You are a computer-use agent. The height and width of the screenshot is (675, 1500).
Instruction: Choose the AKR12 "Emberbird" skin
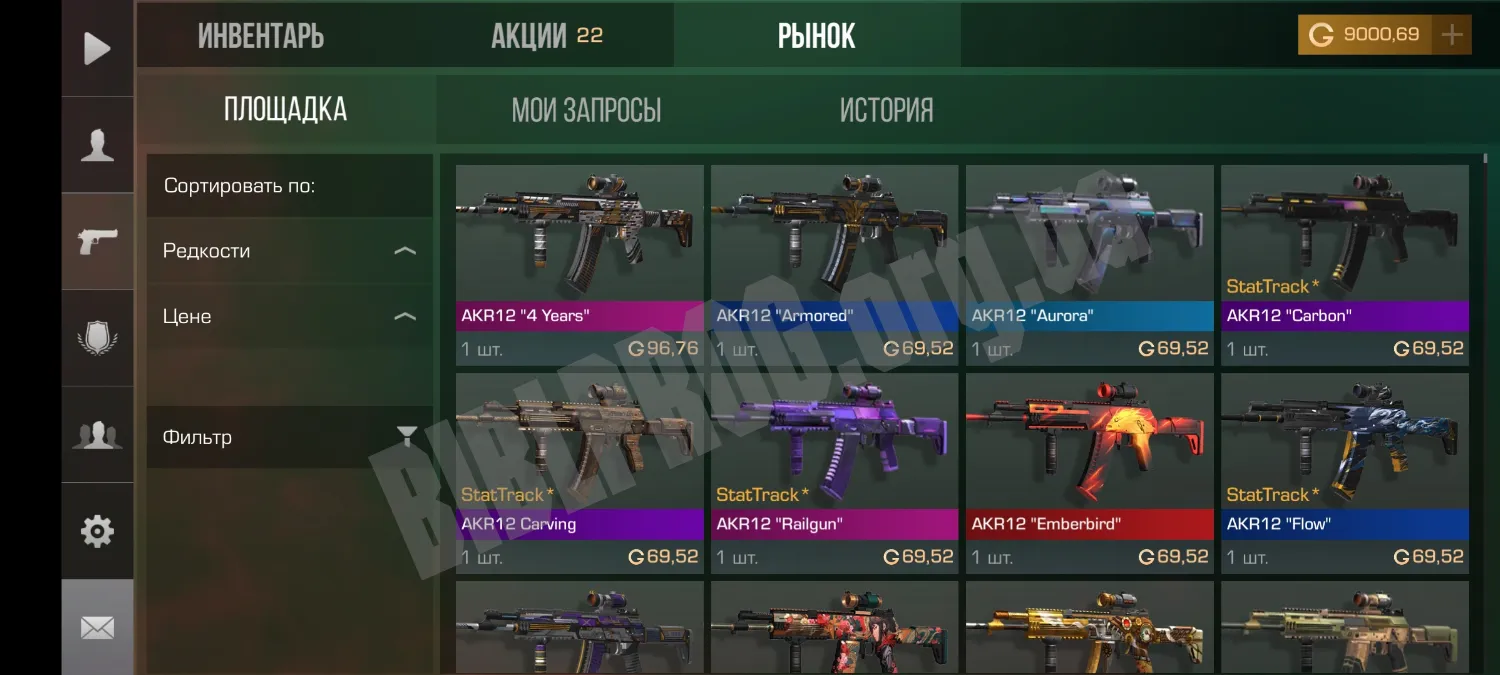tap(1089, 471)
